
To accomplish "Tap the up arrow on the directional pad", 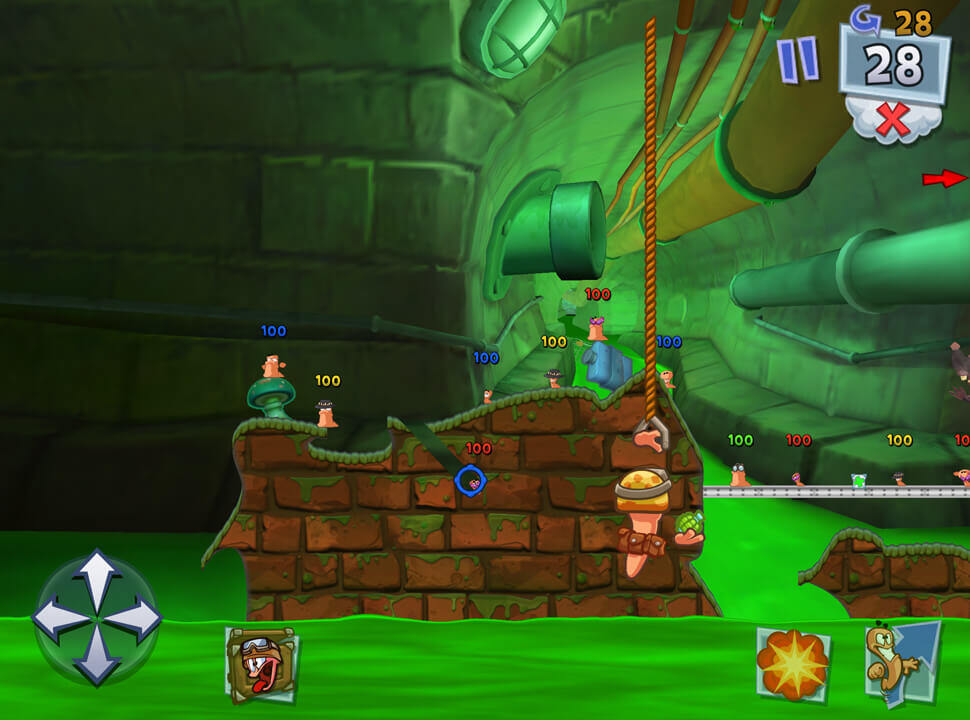I will [97, 573].
